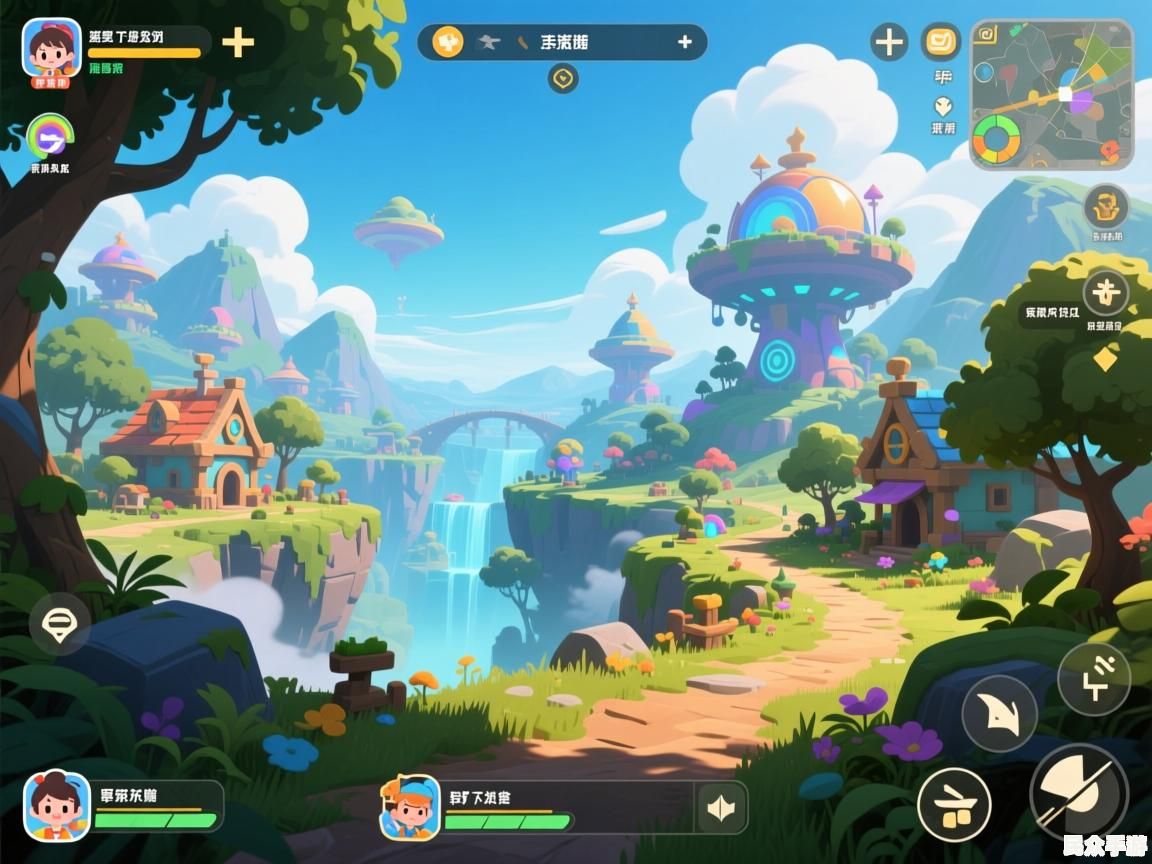Trigger the running-figure action button

[1094, 679]
